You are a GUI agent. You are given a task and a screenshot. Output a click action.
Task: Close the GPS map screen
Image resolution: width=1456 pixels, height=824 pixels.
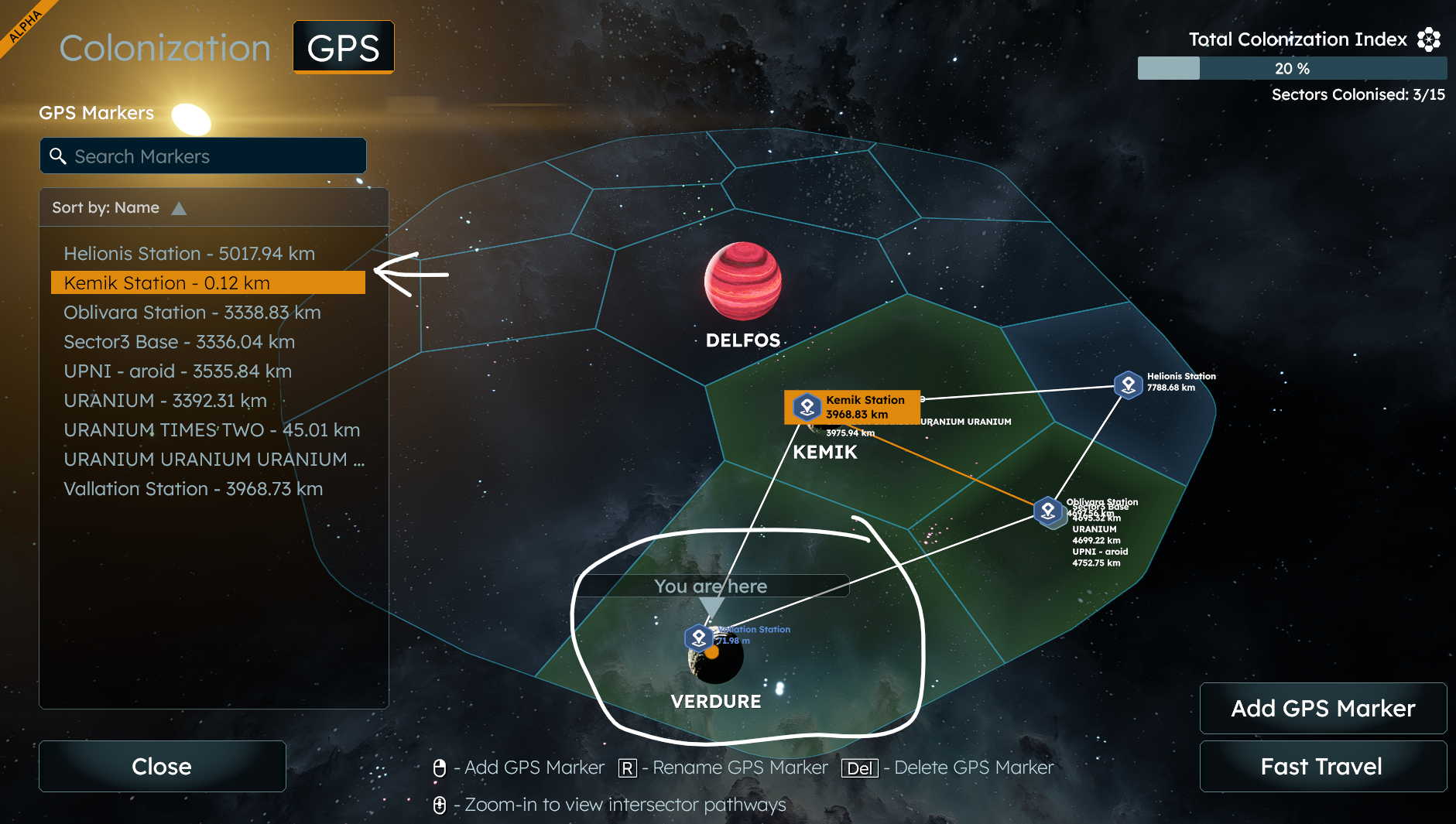(x=162, y=766)
